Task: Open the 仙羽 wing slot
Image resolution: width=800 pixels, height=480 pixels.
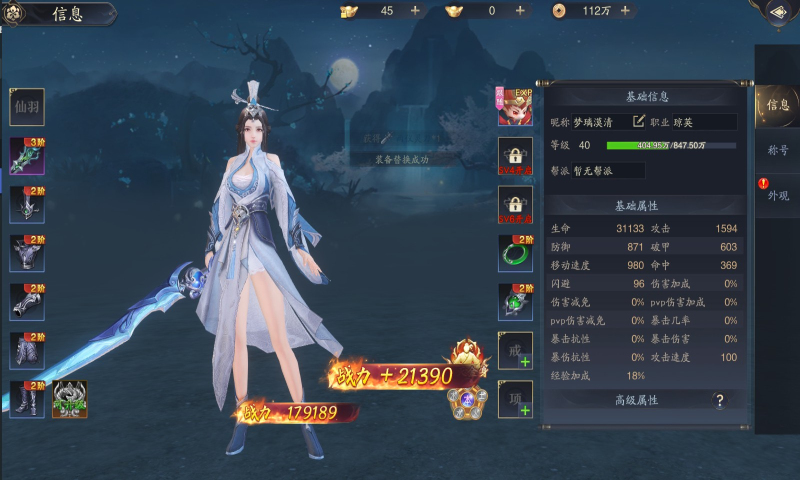Action: [27, 107]
